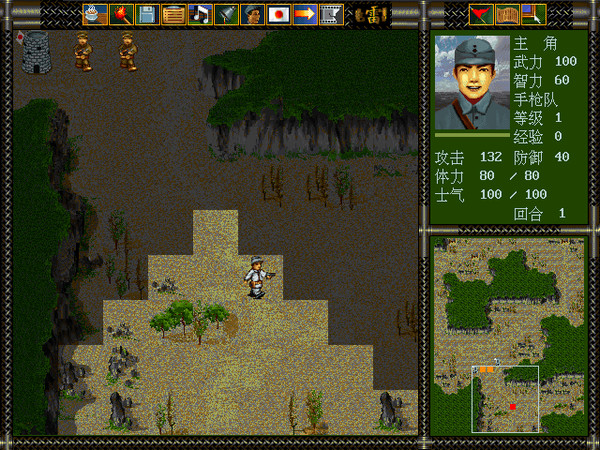Click the teacup icon in the toolbar
The height and width of the screenshot is (450, 600).
pos(94,14)
